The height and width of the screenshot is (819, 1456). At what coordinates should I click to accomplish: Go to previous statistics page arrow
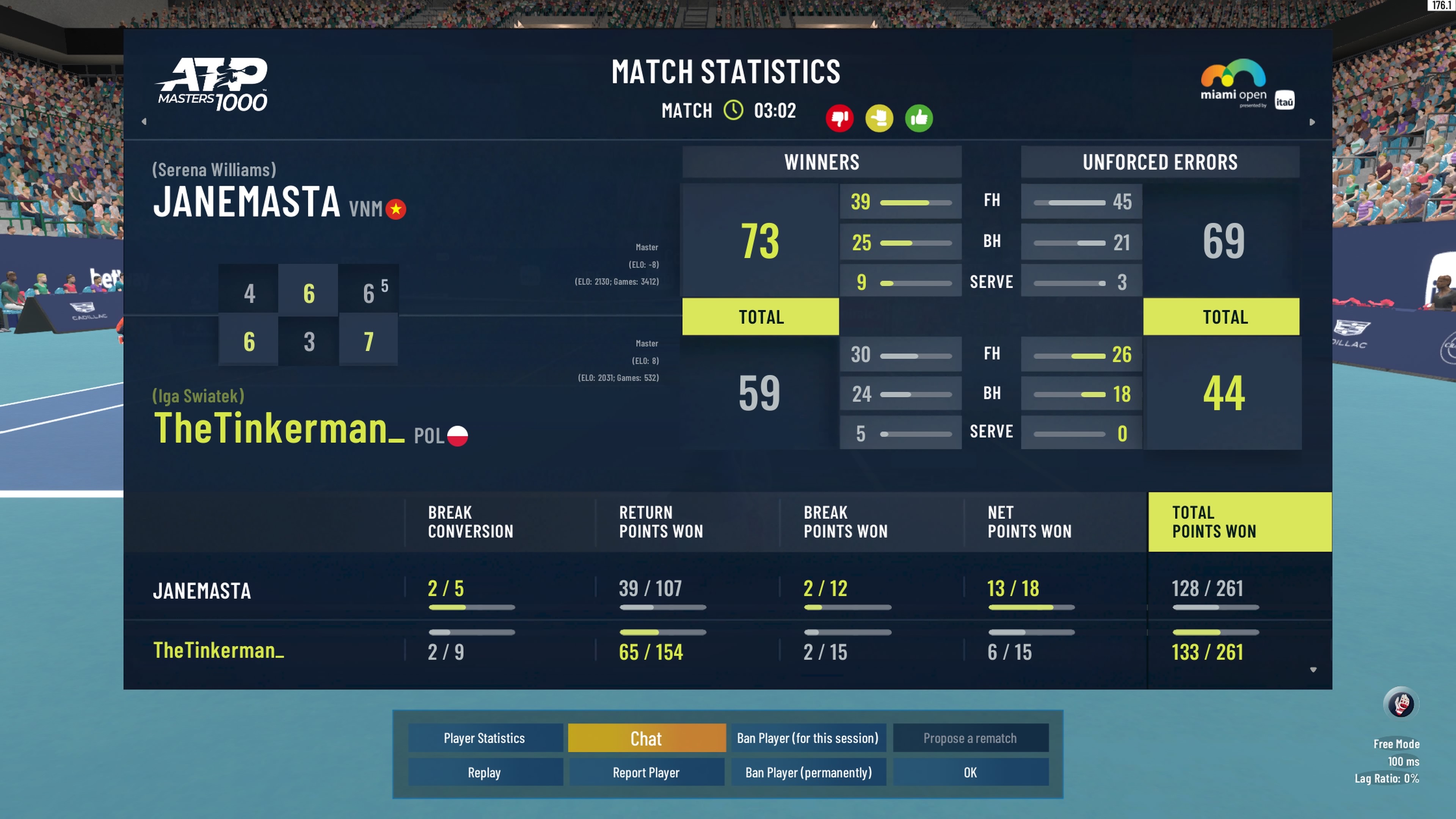click(144, 121)
